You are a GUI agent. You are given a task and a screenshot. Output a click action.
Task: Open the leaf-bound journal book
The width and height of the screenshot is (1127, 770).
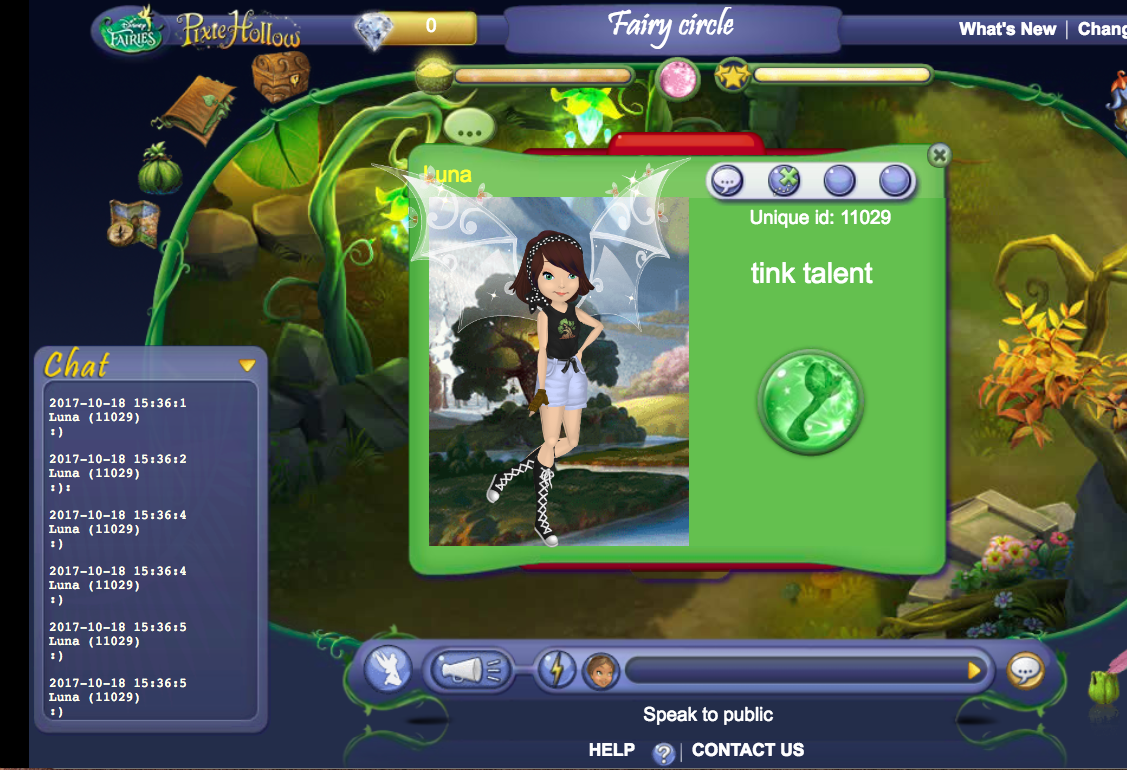pyautogui.click(x=199, y=108)
